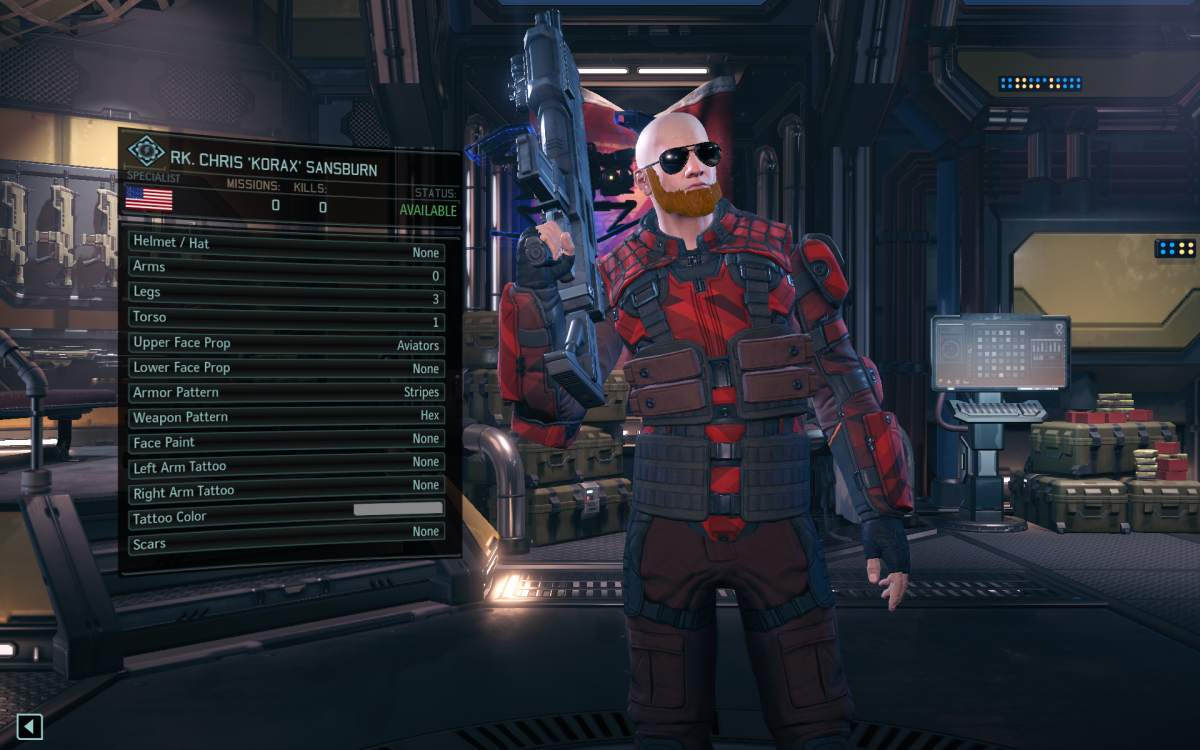Open Lower Face Prop selection
The image size is (1200, 750).
286,368
